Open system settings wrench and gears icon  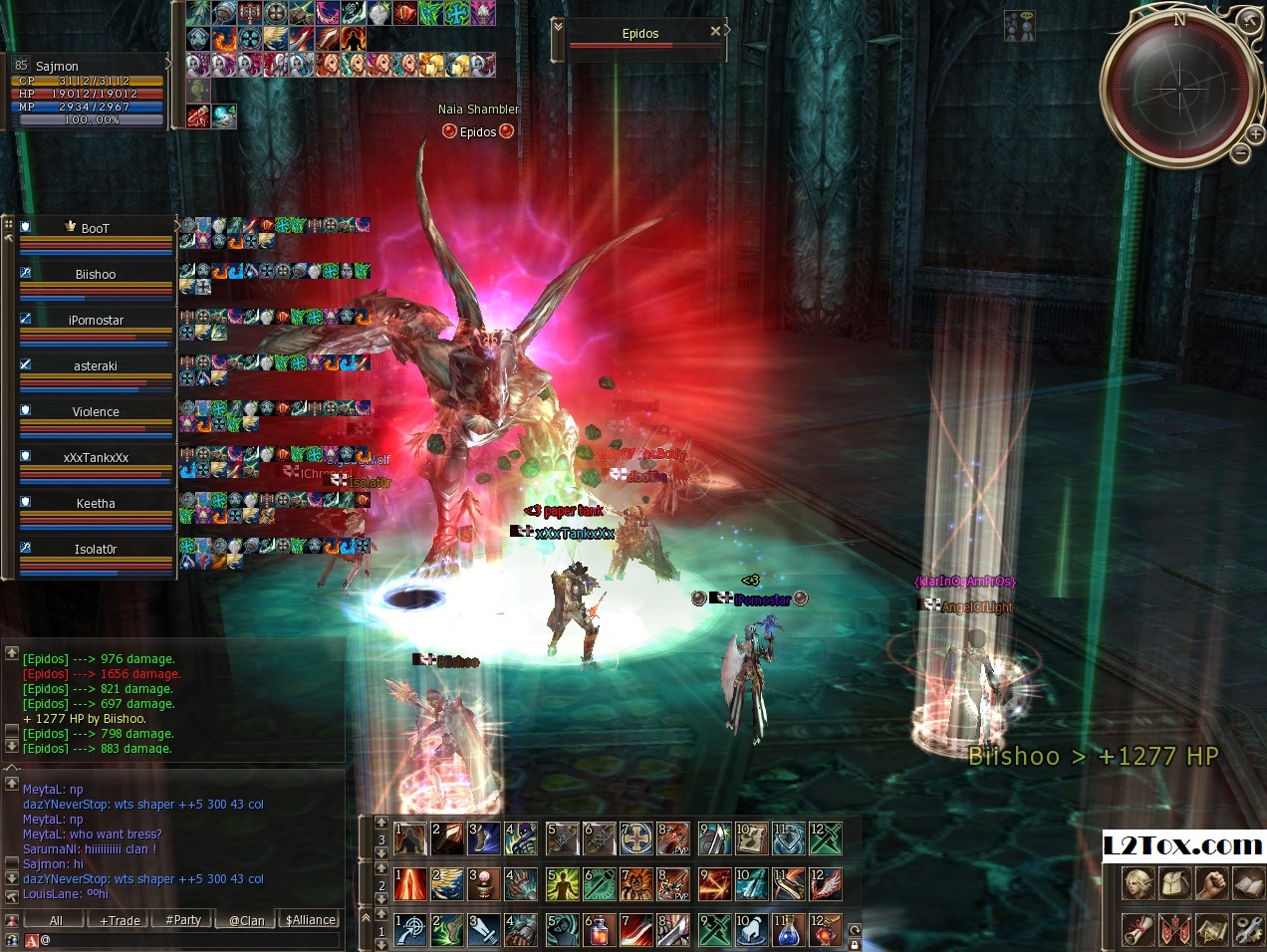point(1248,929)
